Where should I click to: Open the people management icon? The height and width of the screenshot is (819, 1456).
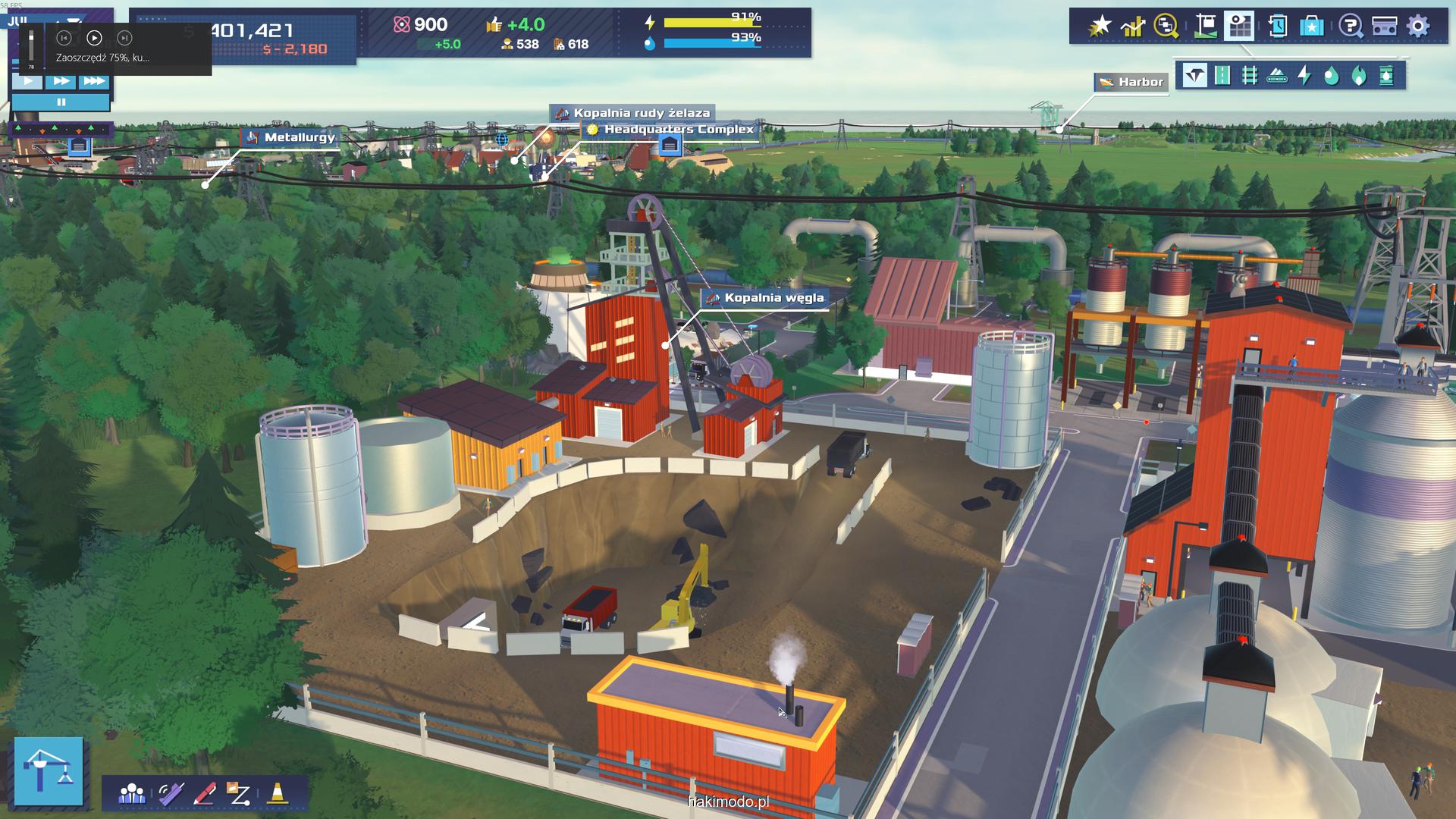pyautogui.click(x=132, y=793)
